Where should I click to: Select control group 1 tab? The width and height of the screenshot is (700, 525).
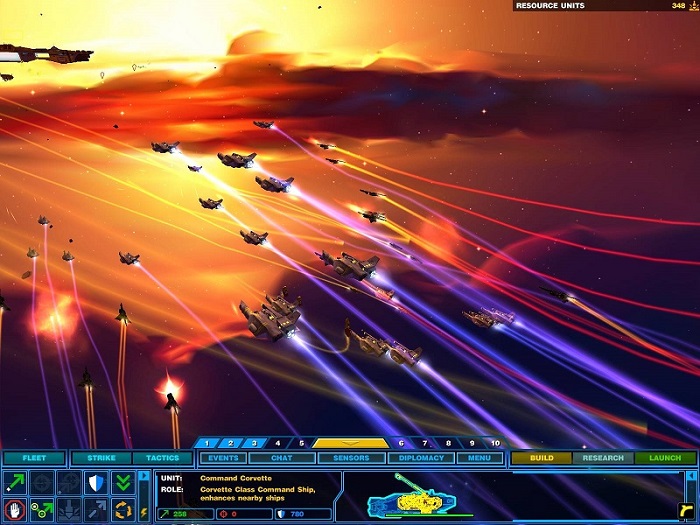click(x=207, y=442)
